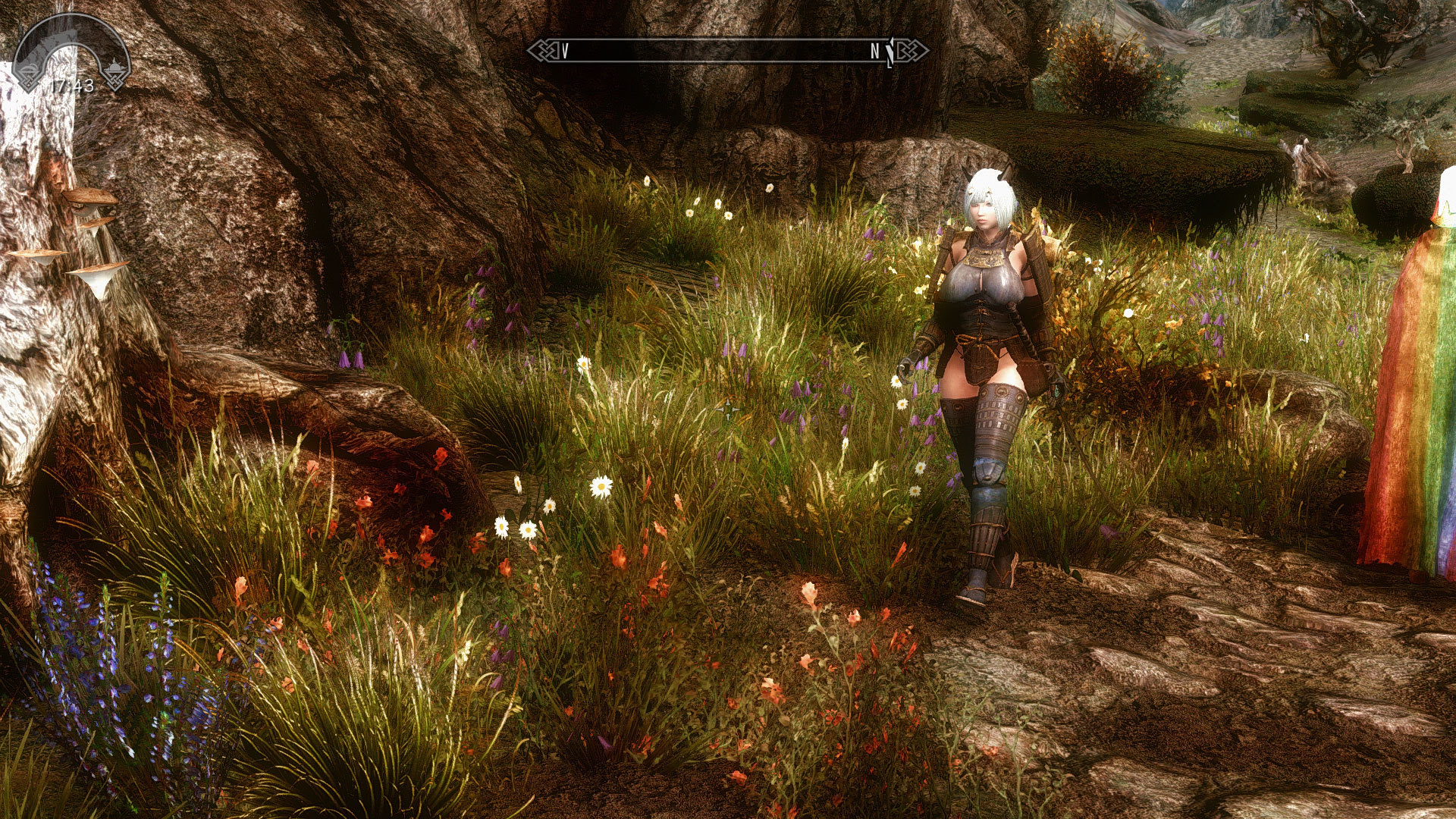Click the quest objective arrow beside the north marker
1456x819 pixels.
tap(889, 50)
